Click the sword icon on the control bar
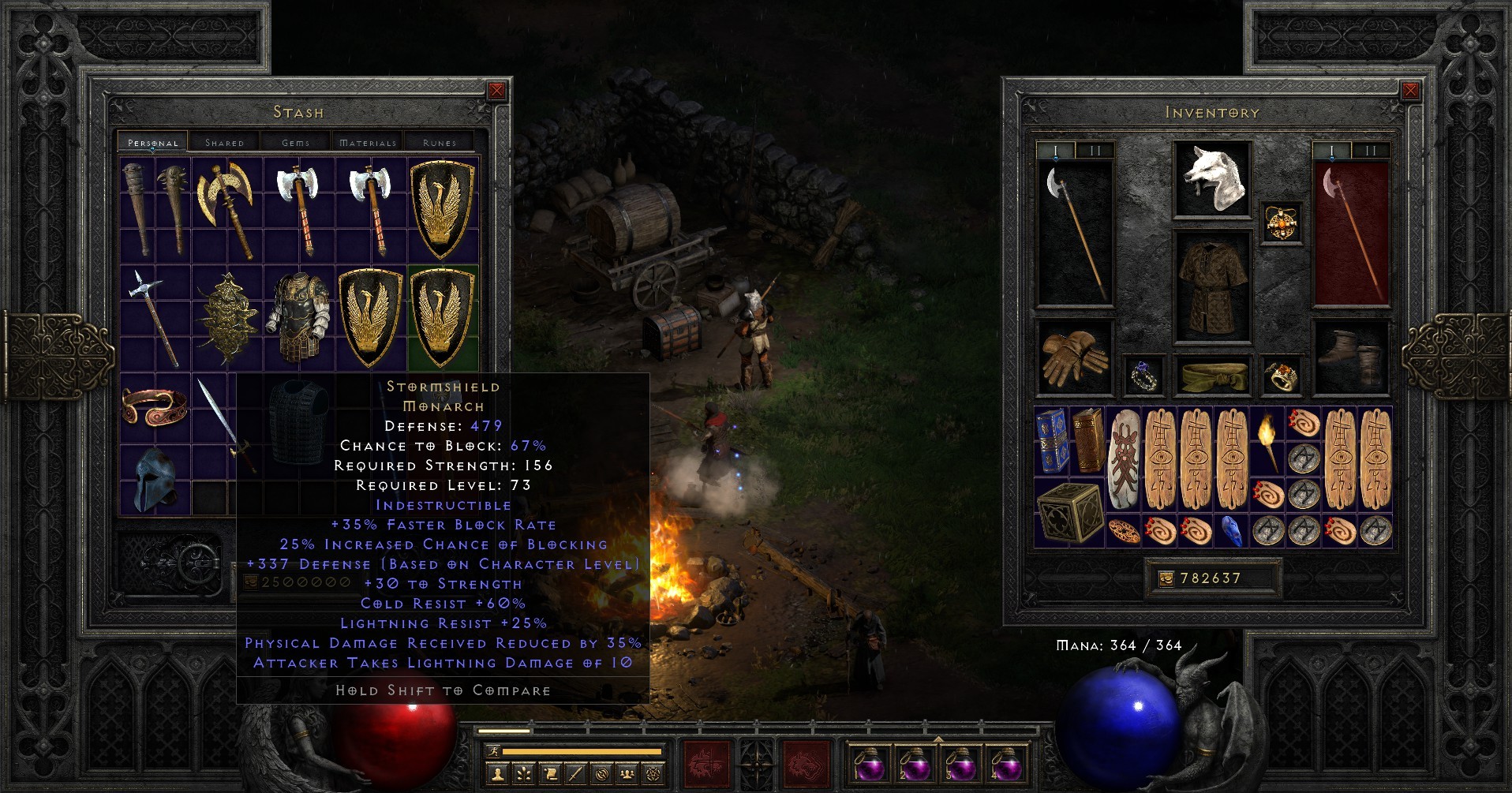 point(576,775)
